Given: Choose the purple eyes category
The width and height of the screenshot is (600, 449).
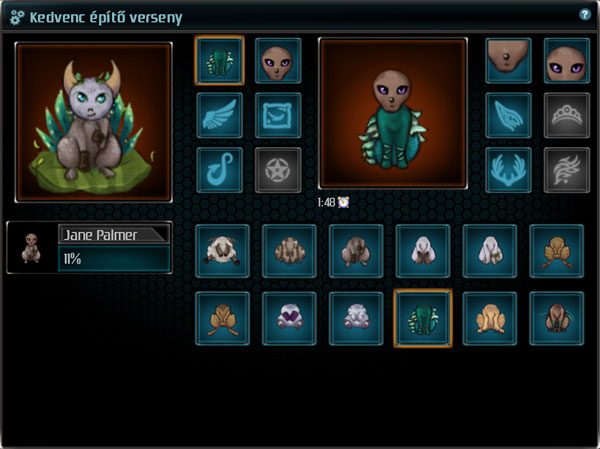Looking at the screenshot, I should click(x=566, y=62).
